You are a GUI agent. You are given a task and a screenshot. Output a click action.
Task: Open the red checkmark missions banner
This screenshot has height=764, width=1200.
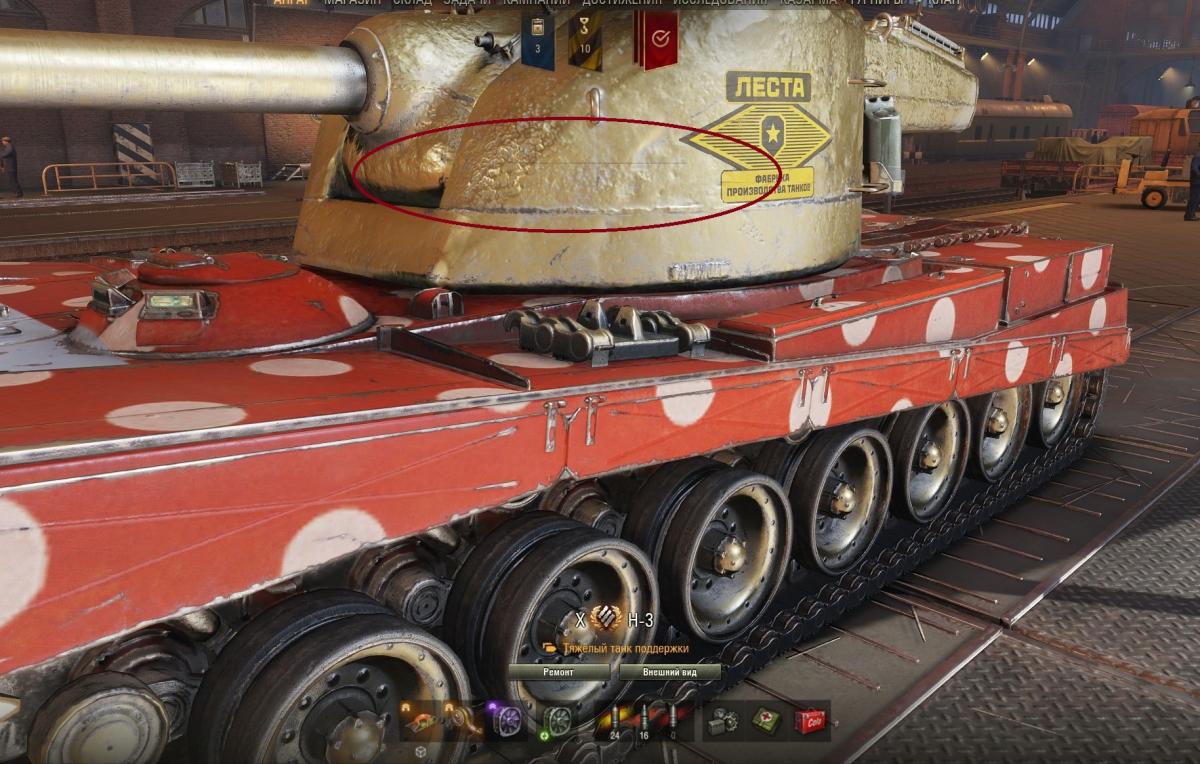coord(658,38)
